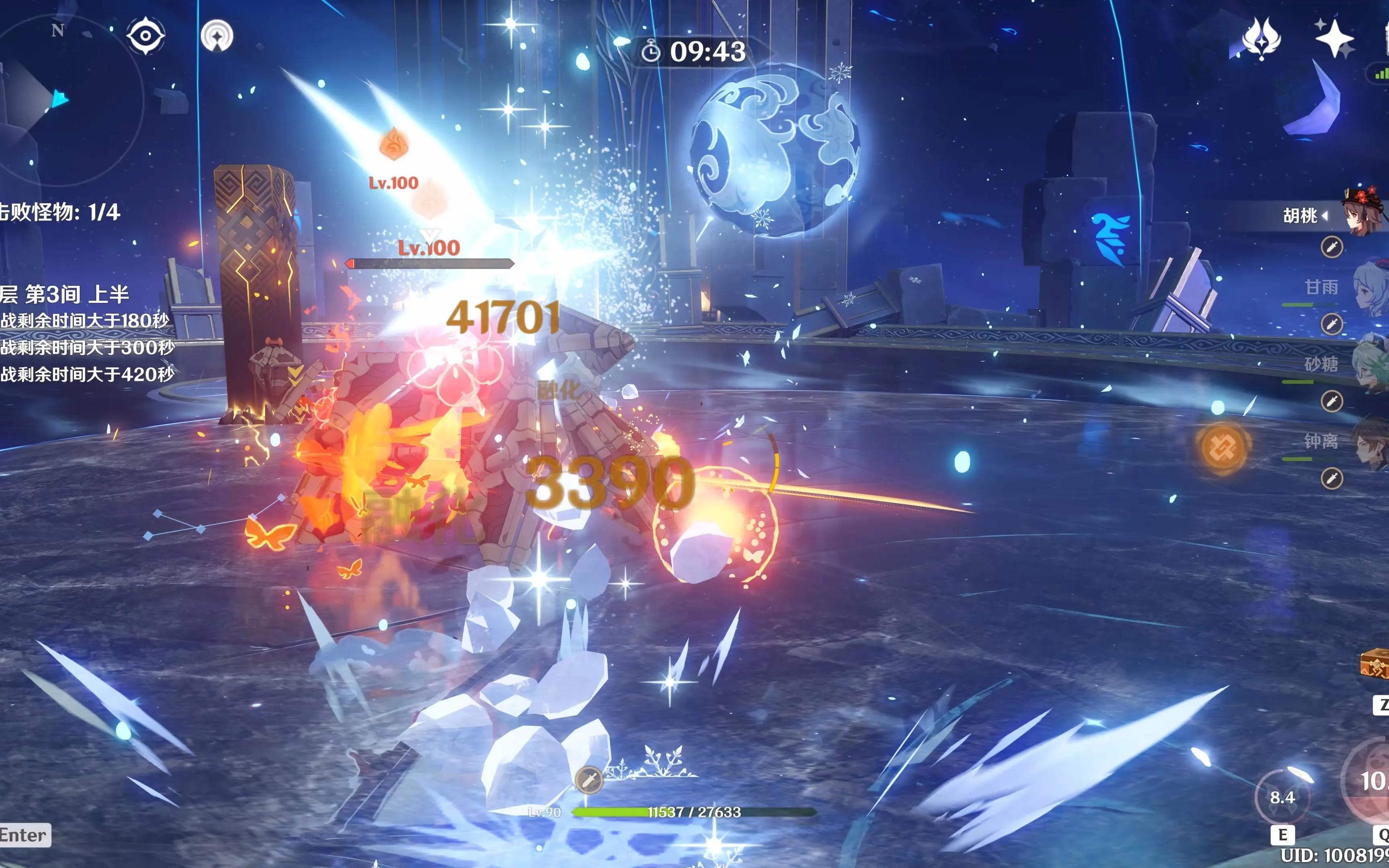Open the winged emblem menu icon

[x=1261, y=39]
